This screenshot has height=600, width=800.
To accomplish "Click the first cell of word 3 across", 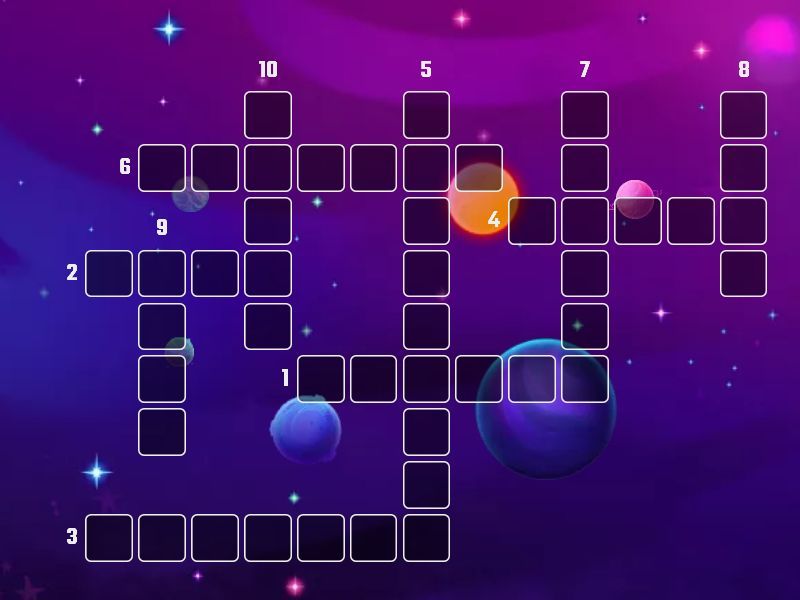I will click(109, 538).
